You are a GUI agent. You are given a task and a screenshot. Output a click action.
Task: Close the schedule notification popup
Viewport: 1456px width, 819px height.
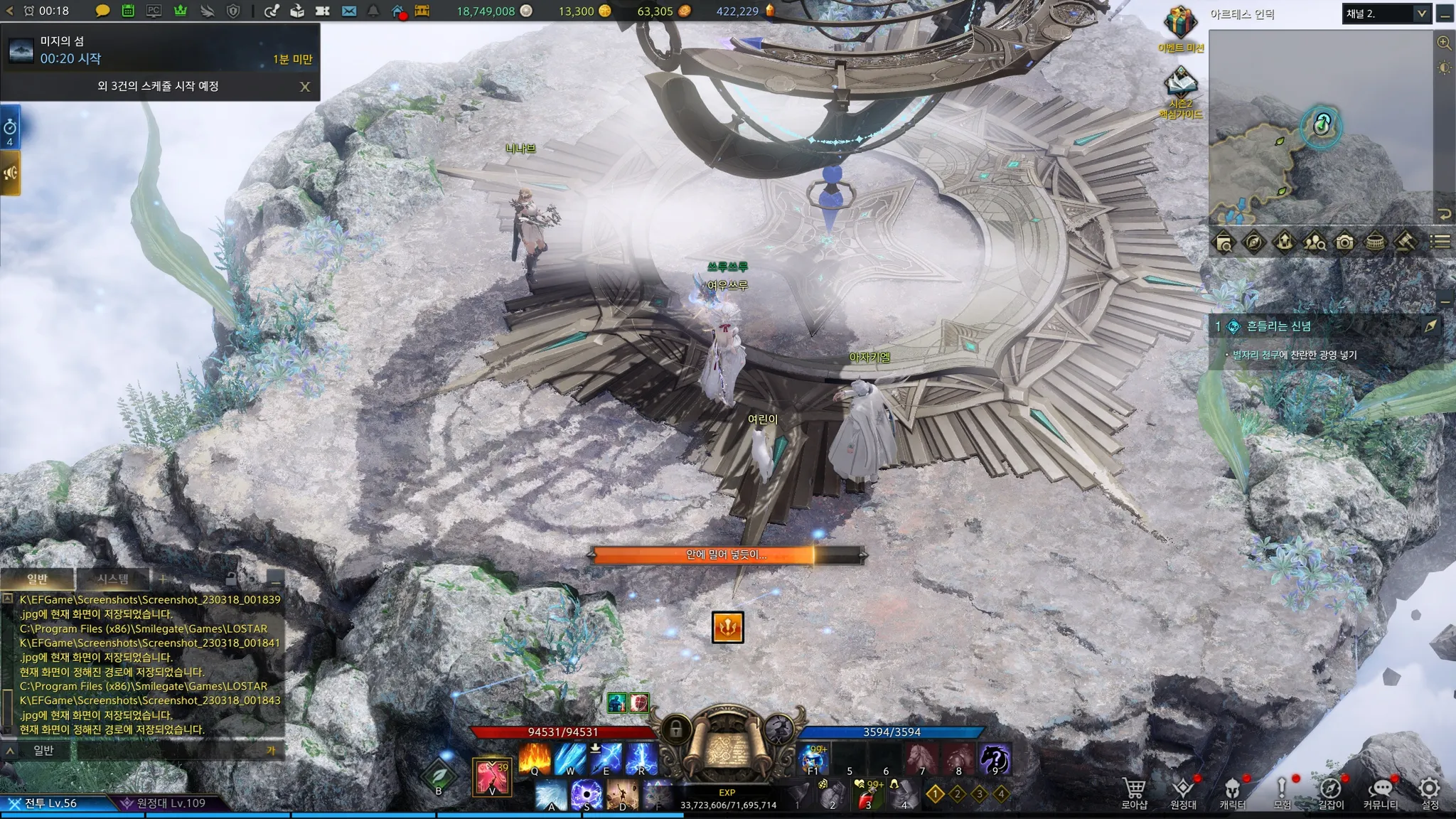[x=305, y=87]
